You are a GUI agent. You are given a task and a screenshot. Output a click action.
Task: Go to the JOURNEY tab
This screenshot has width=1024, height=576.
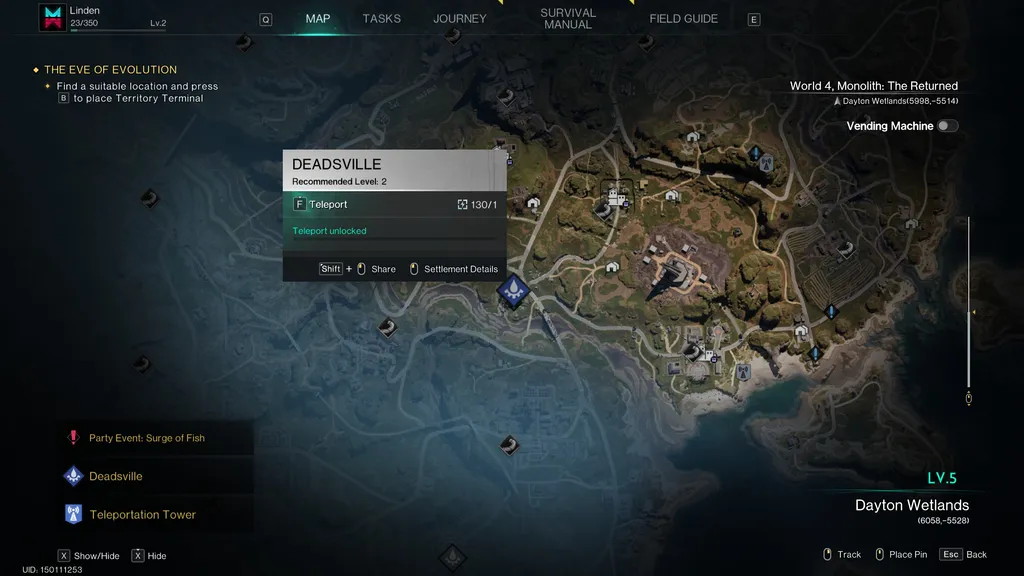[459, 19]
